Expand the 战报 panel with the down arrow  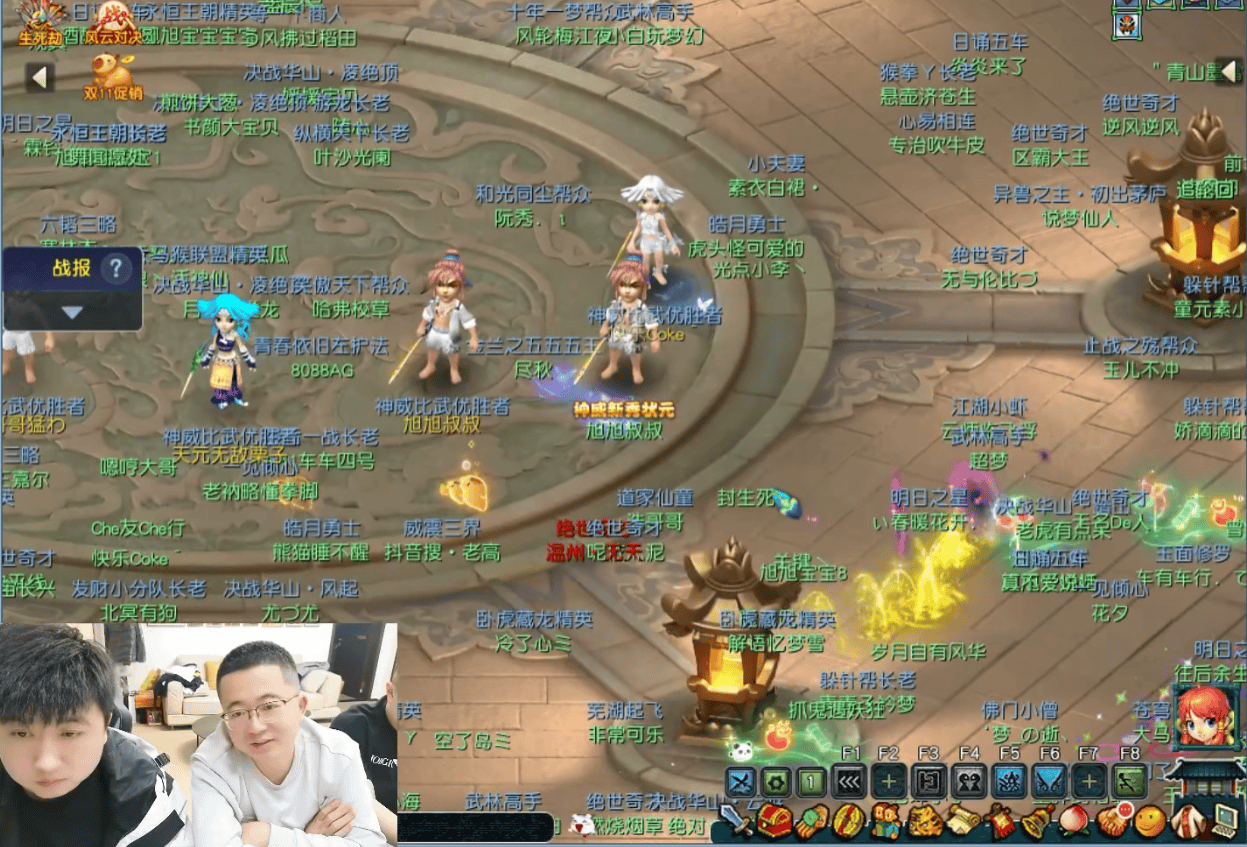pos(71,312)
